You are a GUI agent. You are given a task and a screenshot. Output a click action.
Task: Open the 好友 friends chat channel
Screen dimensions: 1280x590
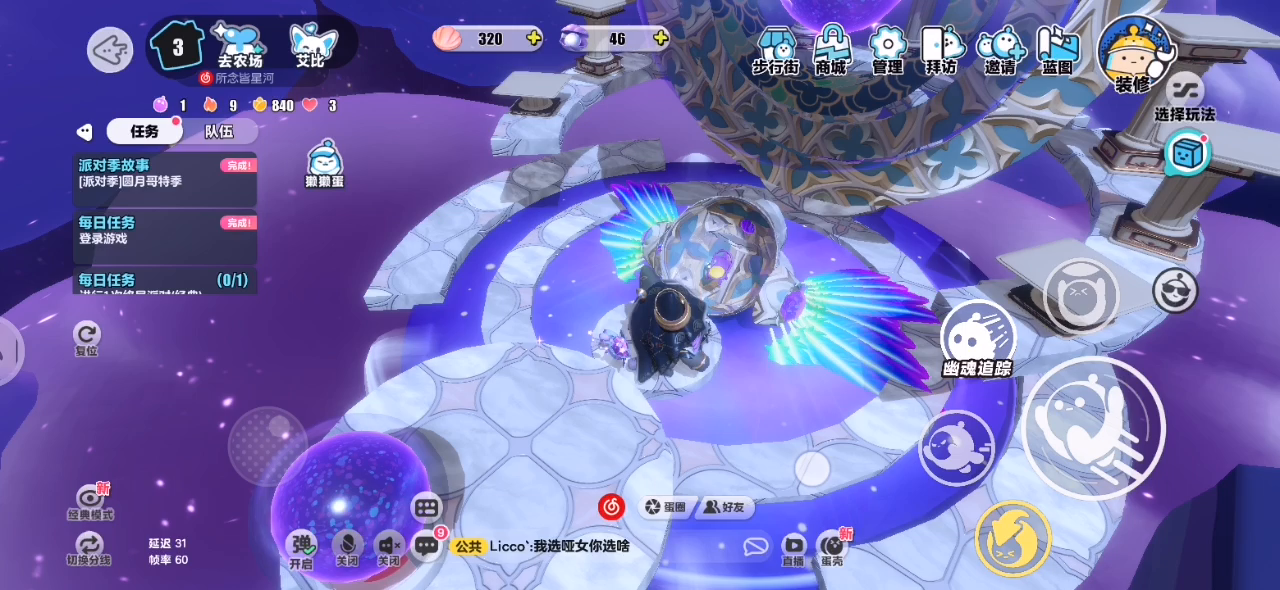(x=726, y=508)
